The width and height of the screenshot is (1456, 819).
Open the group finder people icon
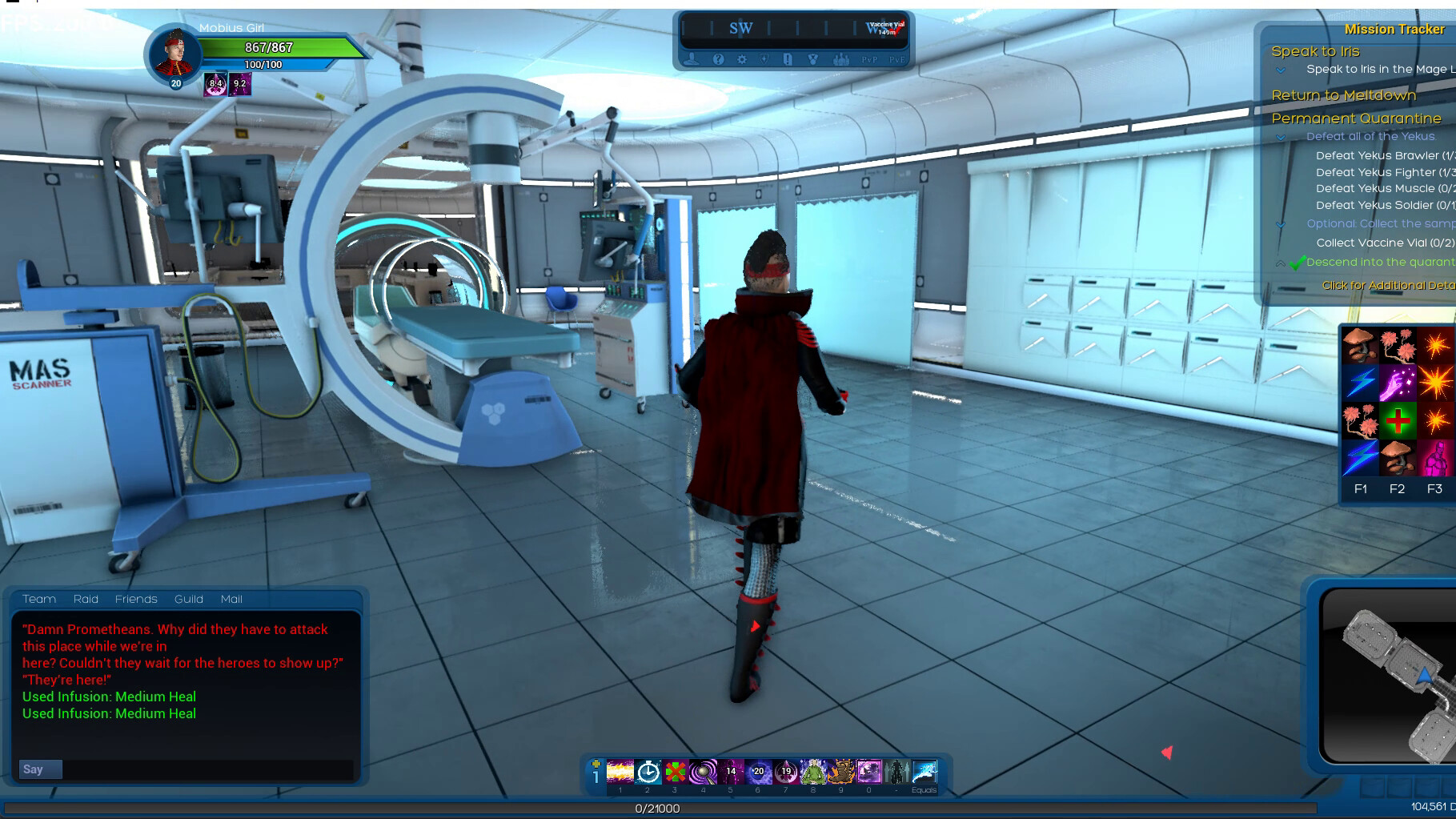[x=841, y=59]
